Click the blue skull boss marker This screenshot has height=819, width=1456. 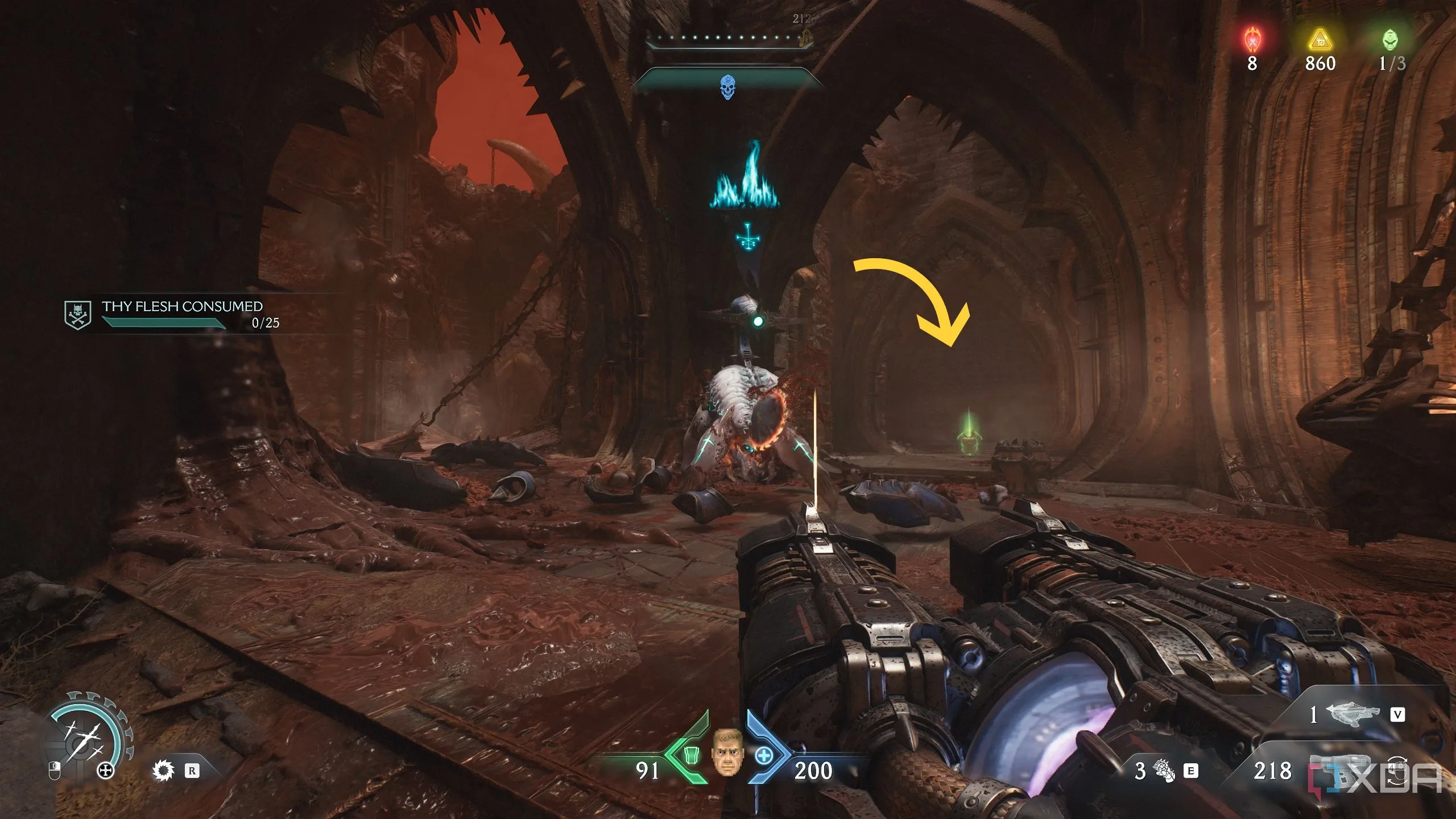click(x=727, y=87)
